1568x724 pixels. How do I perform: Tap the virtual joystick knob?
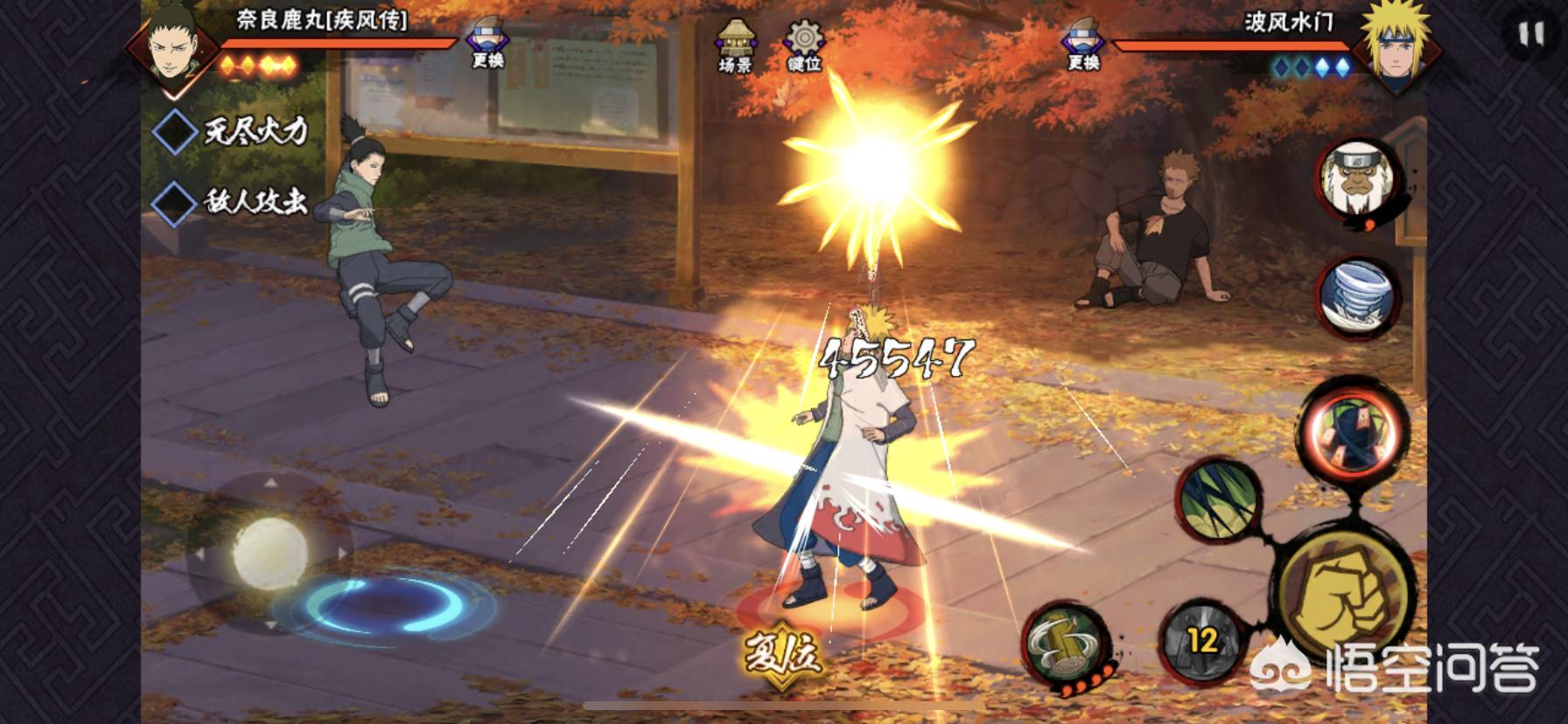click(270, 550)
